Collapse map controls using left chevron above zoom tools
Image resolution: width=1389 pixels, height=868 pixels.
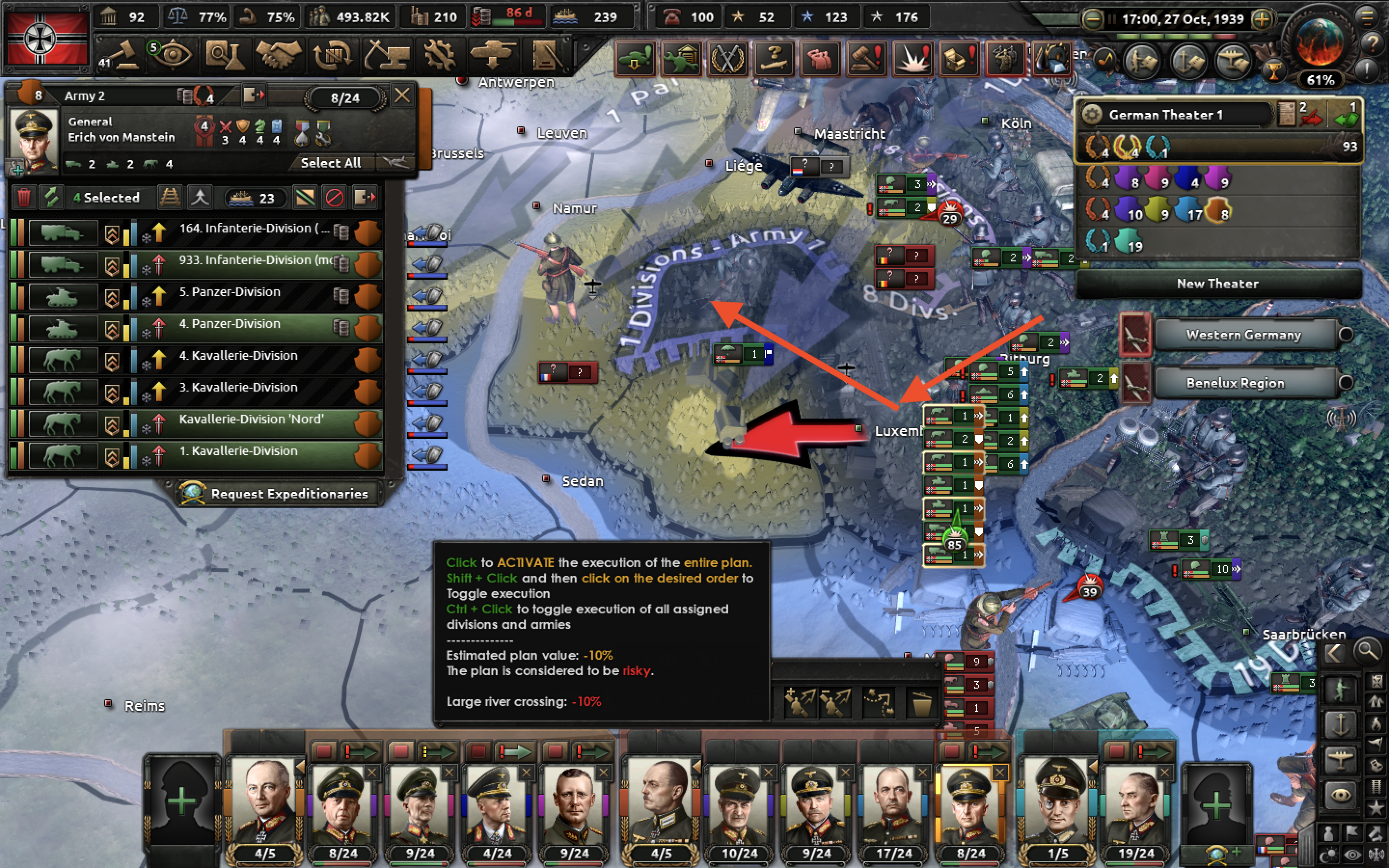coord(1335,654)
